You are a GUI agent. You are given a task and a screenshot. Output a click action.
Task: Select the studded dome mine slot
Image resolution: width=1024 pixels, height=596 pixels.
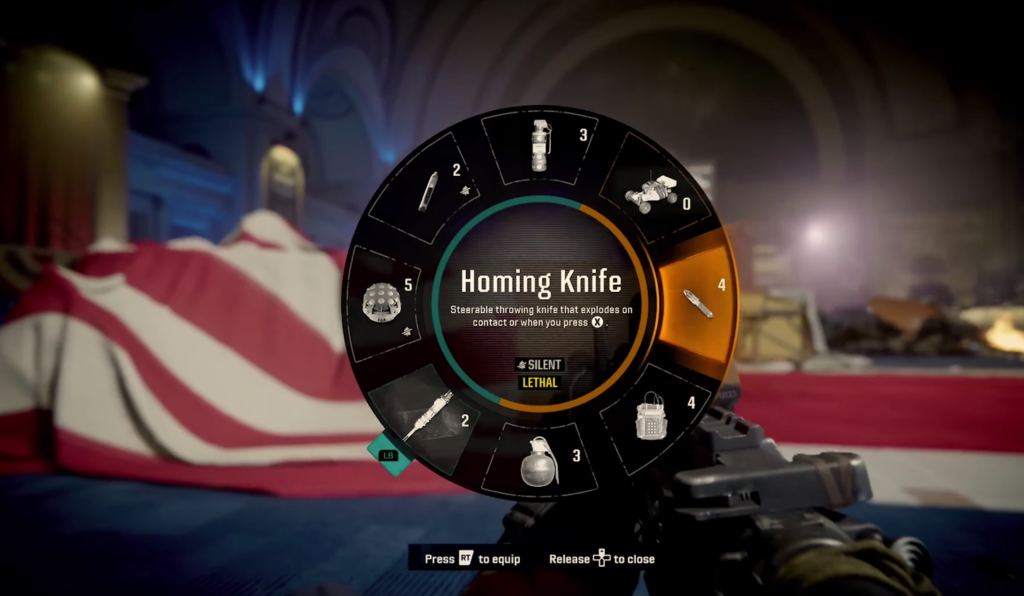[384, 302]
